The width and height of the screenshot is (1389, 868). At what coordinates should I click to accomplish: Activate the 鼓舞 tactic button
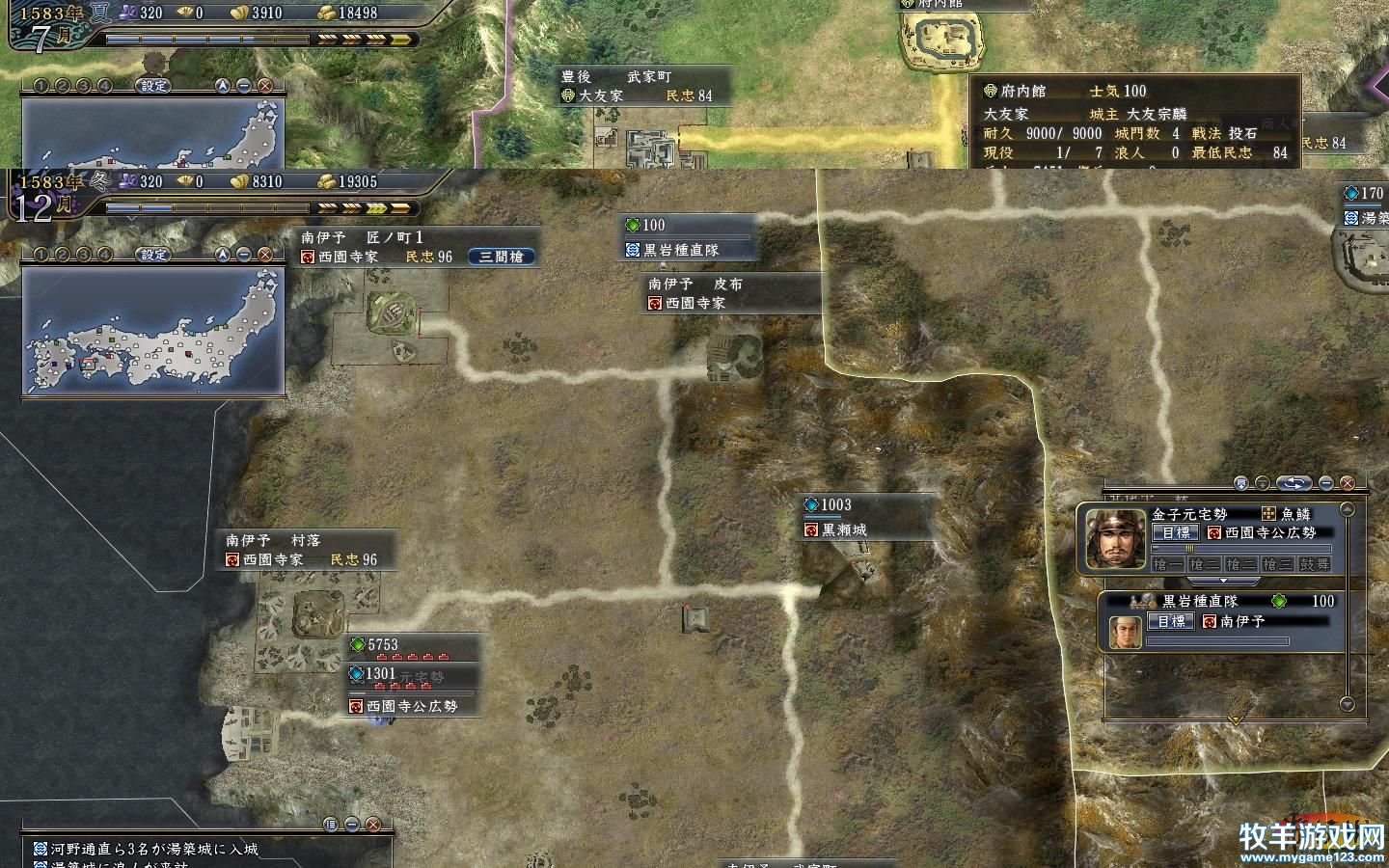(x=1314, y=564)
